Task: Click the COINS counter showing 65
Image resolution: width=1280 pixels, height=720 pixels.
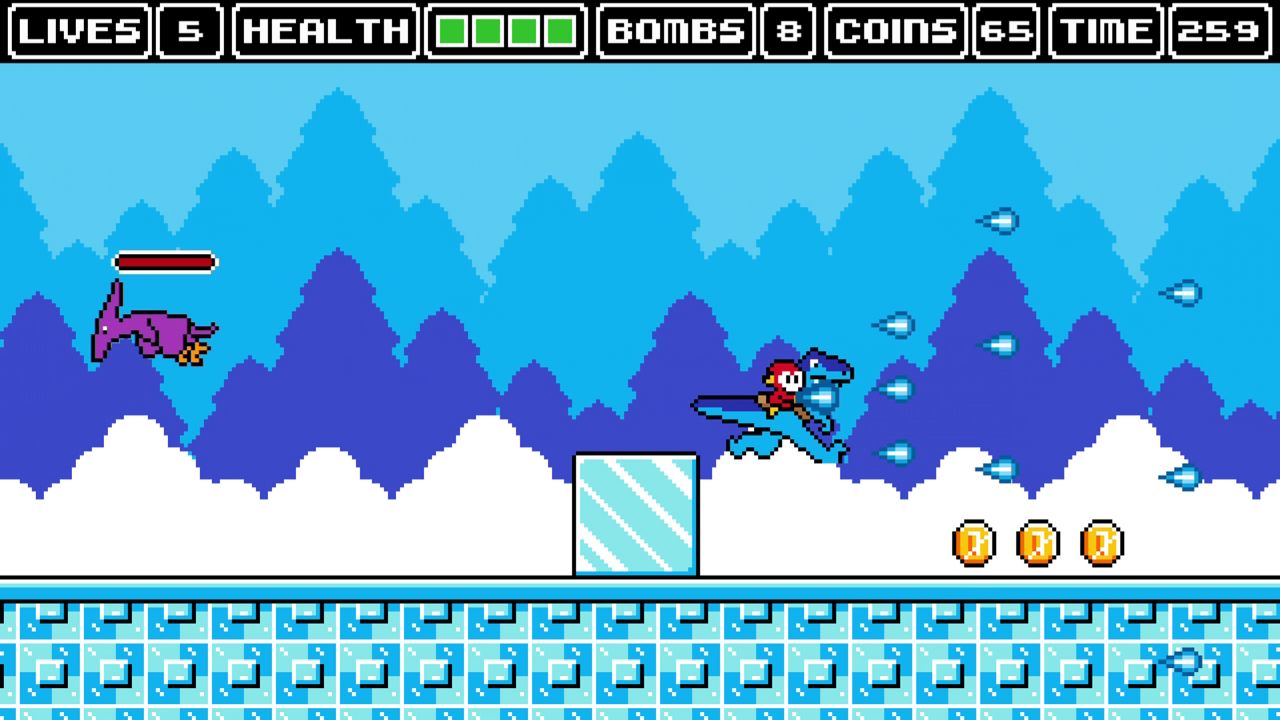Action: point(1009,31)
